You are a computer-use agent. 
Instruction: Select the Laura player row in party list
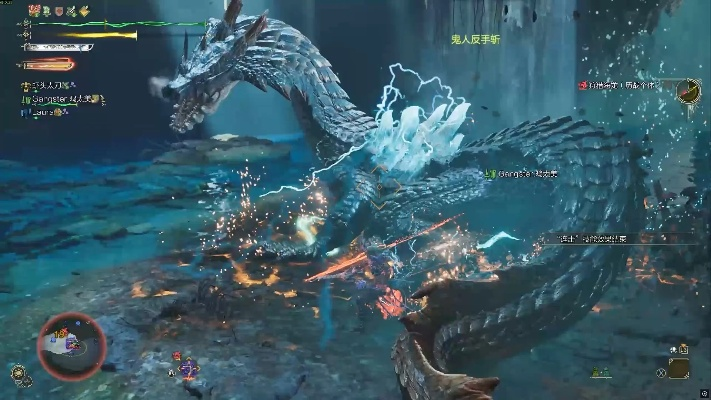point(47,113)
